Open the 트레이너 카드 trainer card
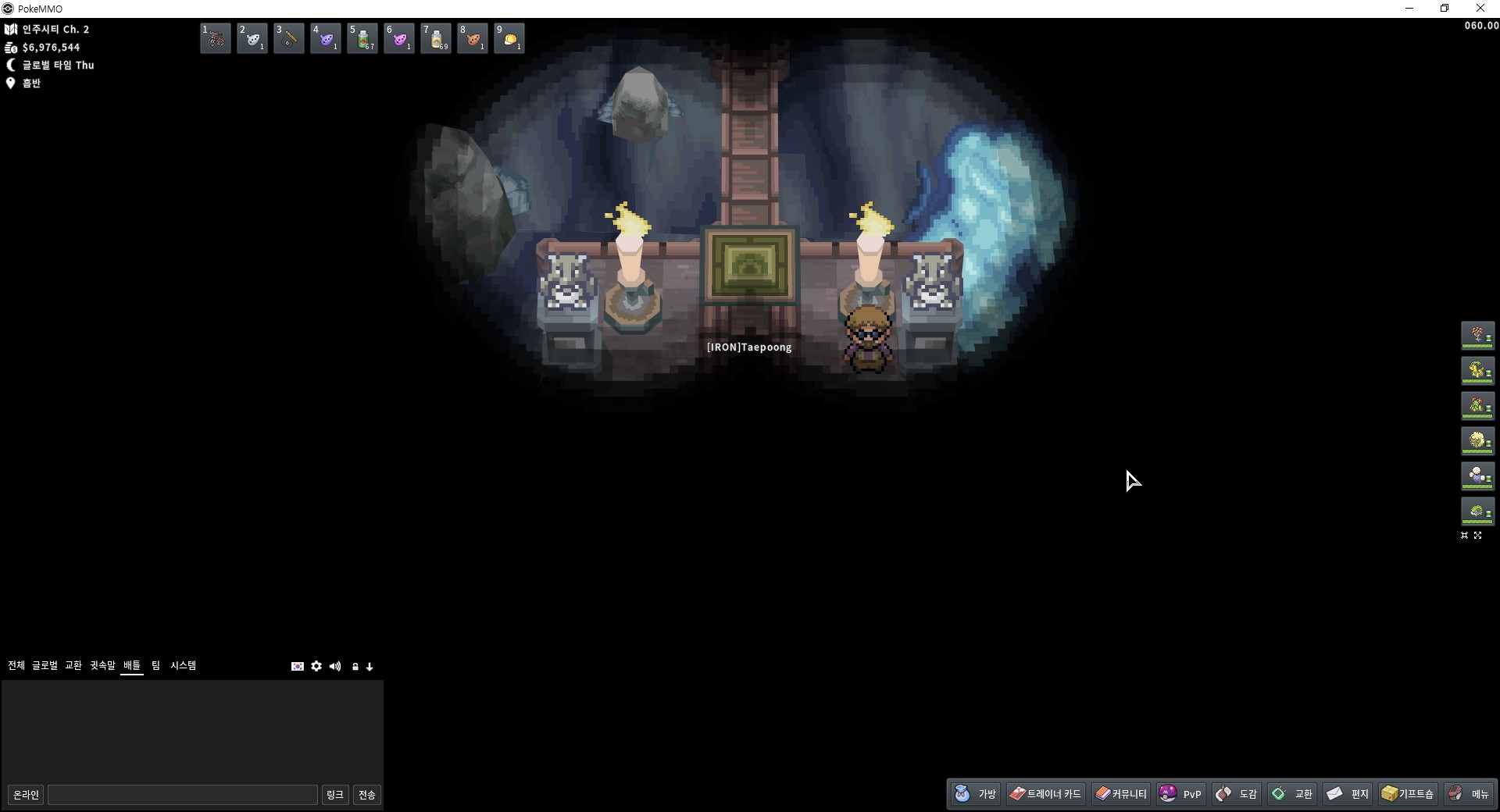The image size is (1500, 812). pyautogui.click(x=1045, y=794)
